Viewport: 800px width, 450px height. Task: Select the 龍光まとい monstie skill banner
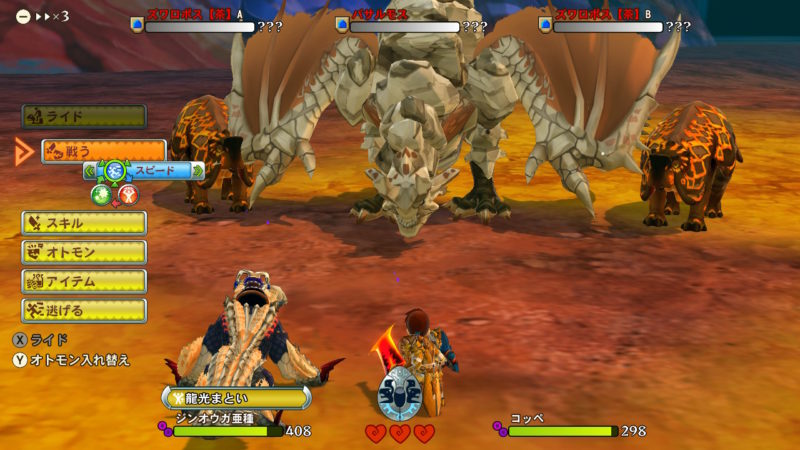tap(236, 397)
